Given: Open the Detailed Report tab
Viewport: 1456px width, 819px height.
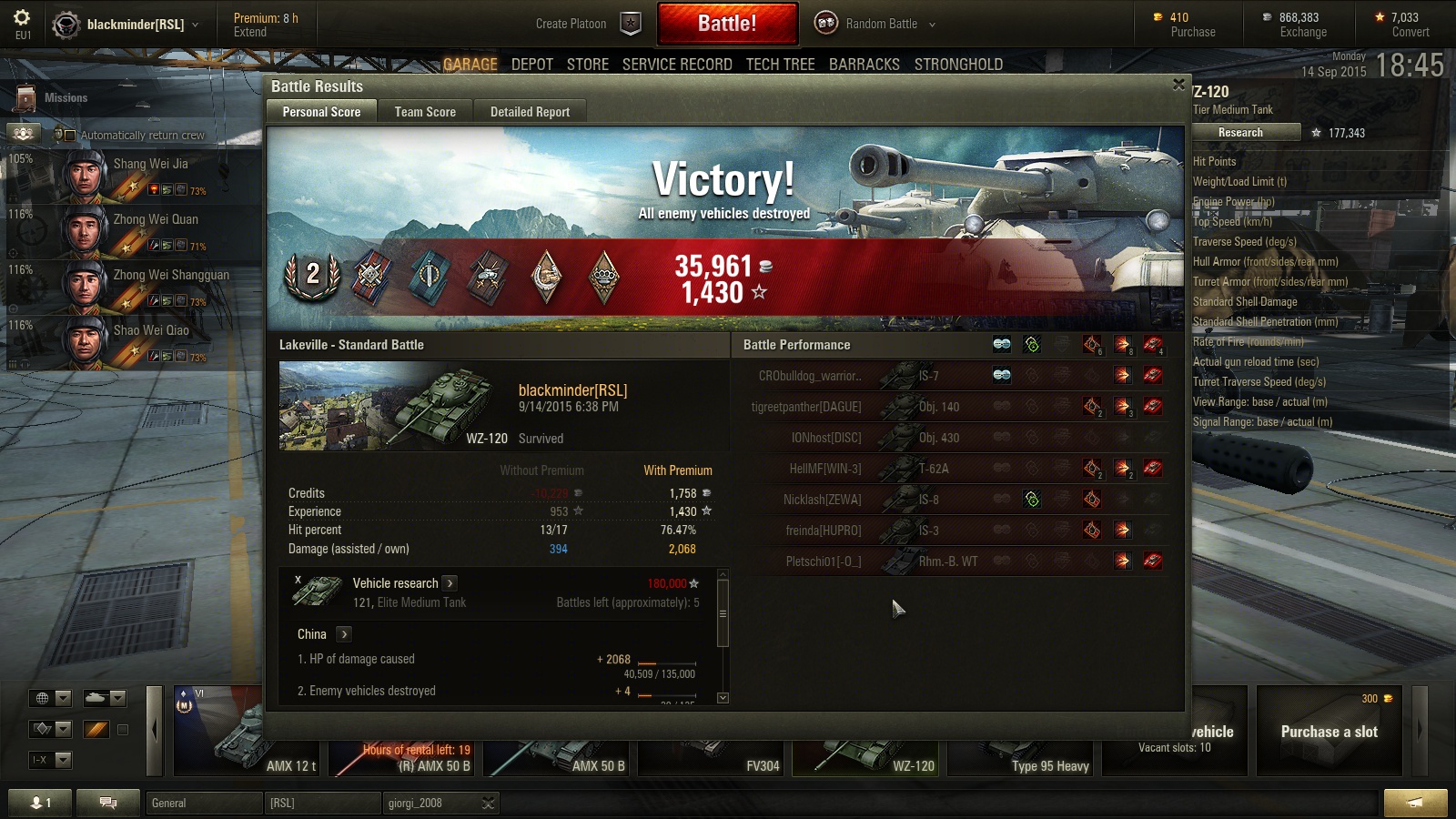Looking at the screenshot, I should pos(530,112).
